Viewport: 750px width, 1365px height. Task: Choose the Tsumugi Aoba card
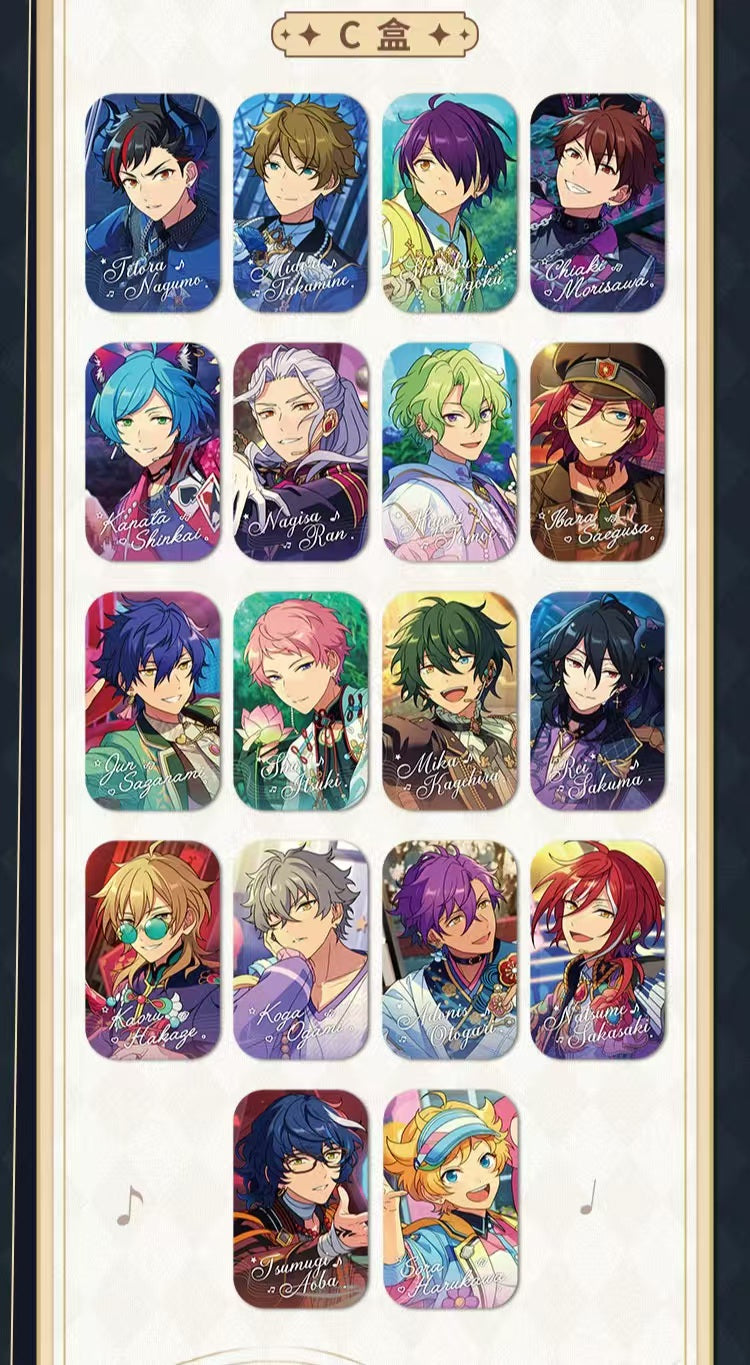pos(301,1199)
